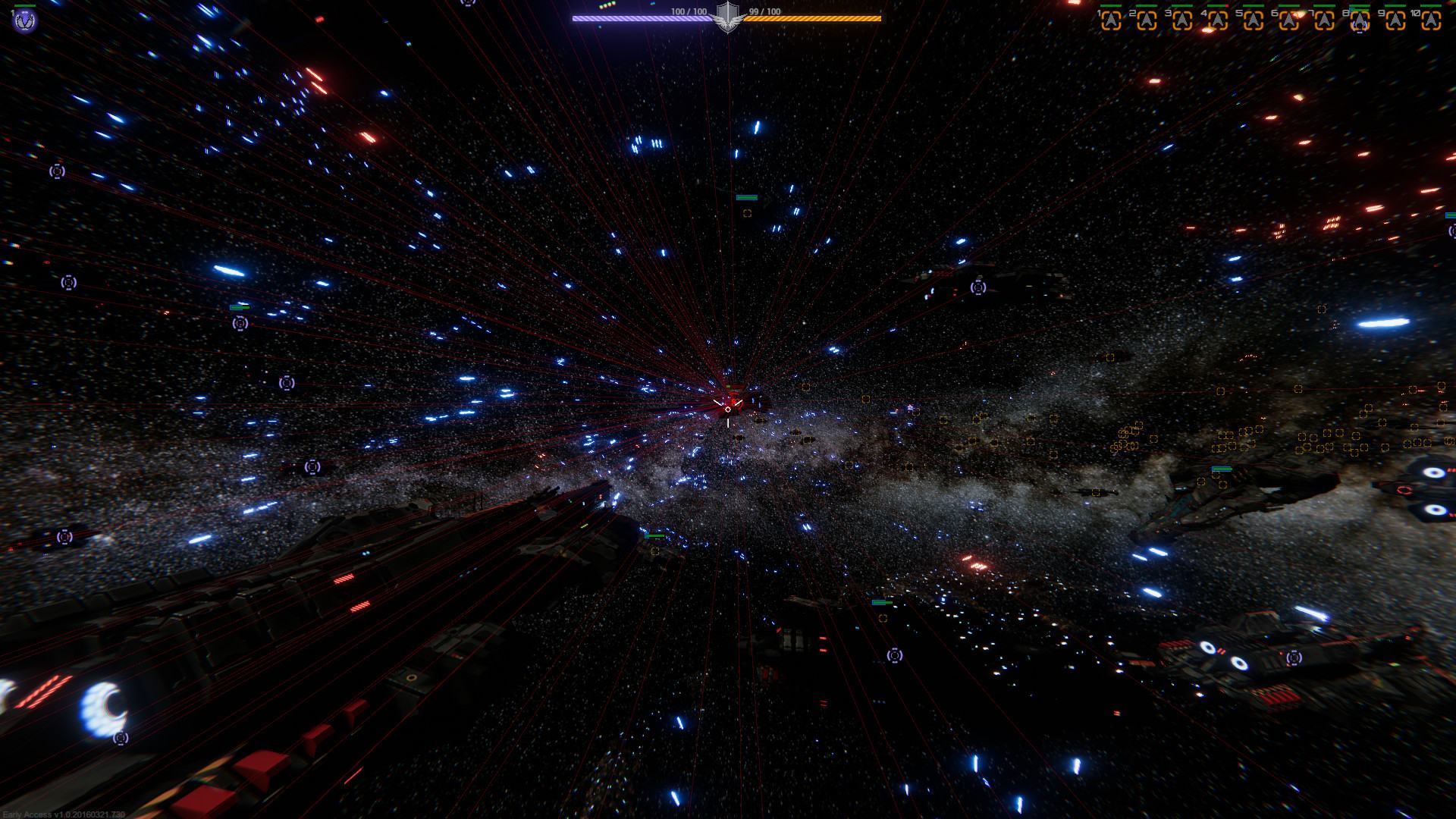Choose enemy ship icon number 10
Image resolution: width=1456 pixels, height=819 pixels.
click(x=1431, y=20)
